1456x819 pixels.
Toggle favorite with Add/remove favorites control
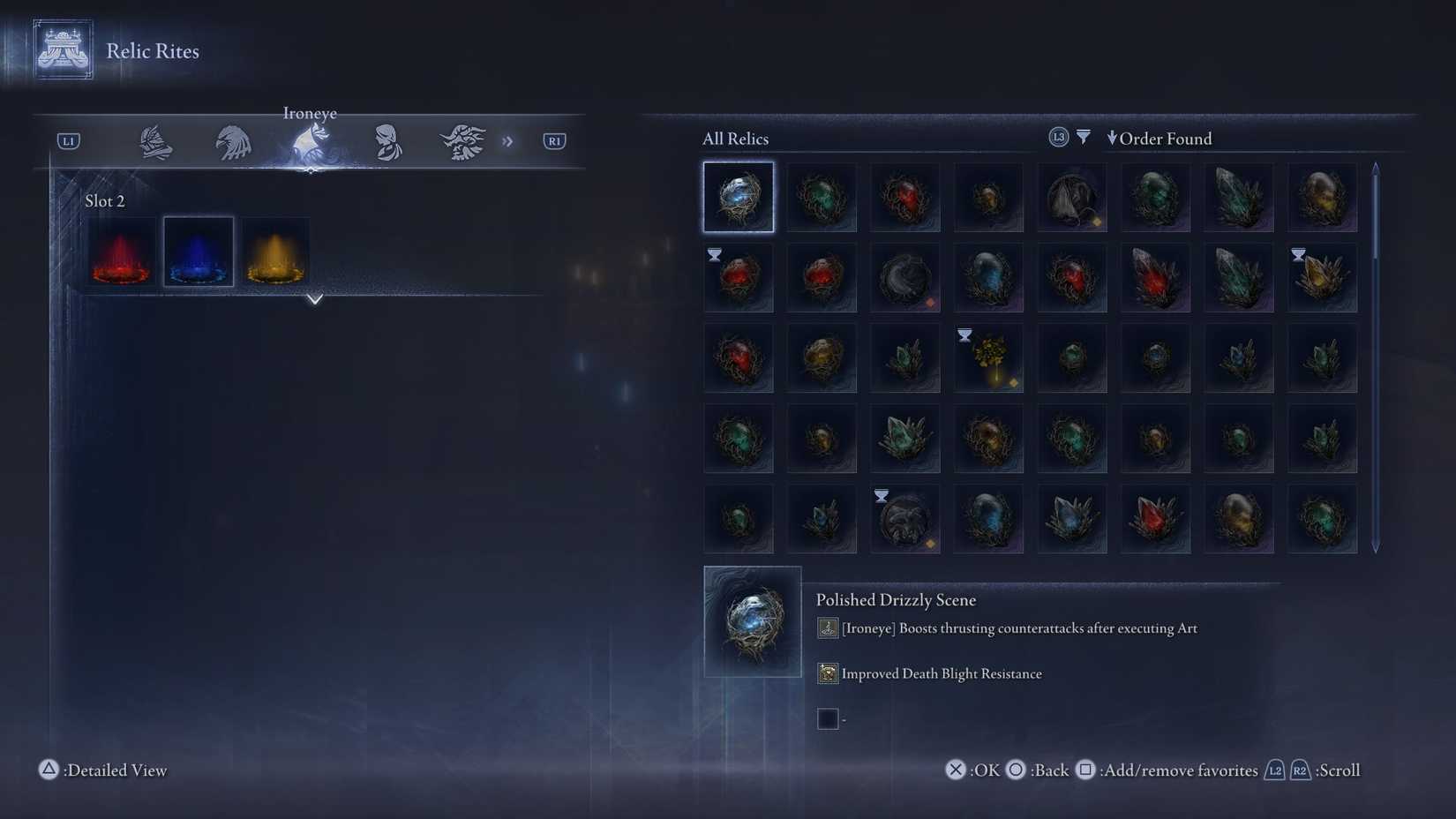[1086, 770]
